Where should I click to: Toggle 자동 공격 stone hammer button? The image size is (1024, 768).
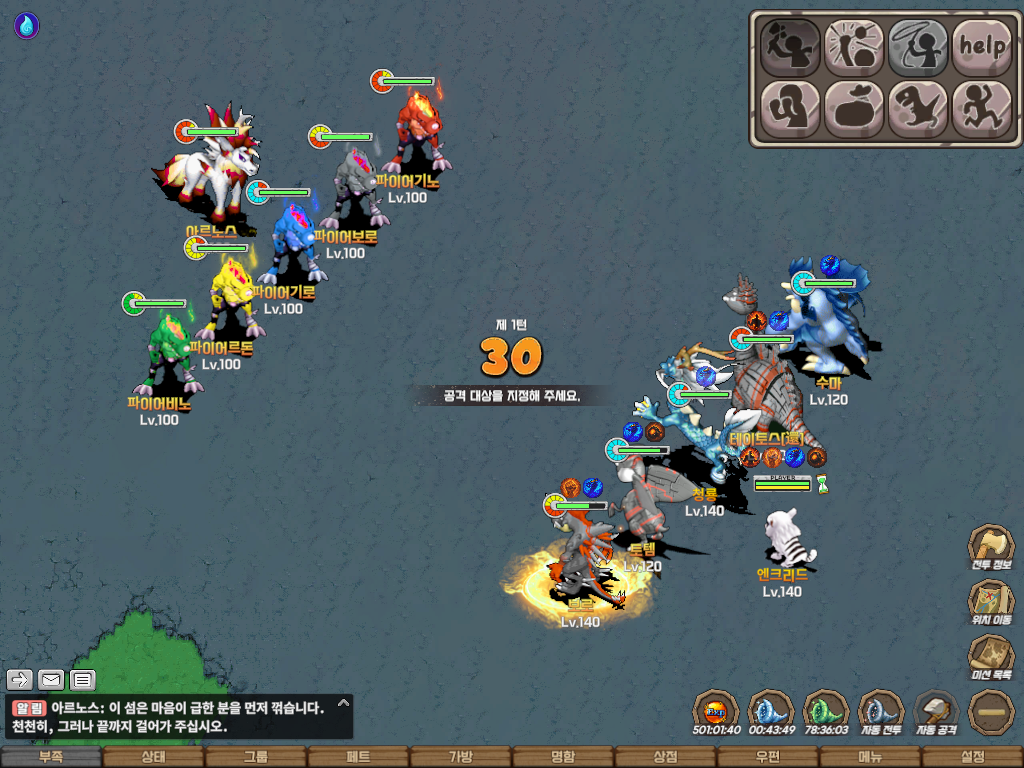coord(937,712)
